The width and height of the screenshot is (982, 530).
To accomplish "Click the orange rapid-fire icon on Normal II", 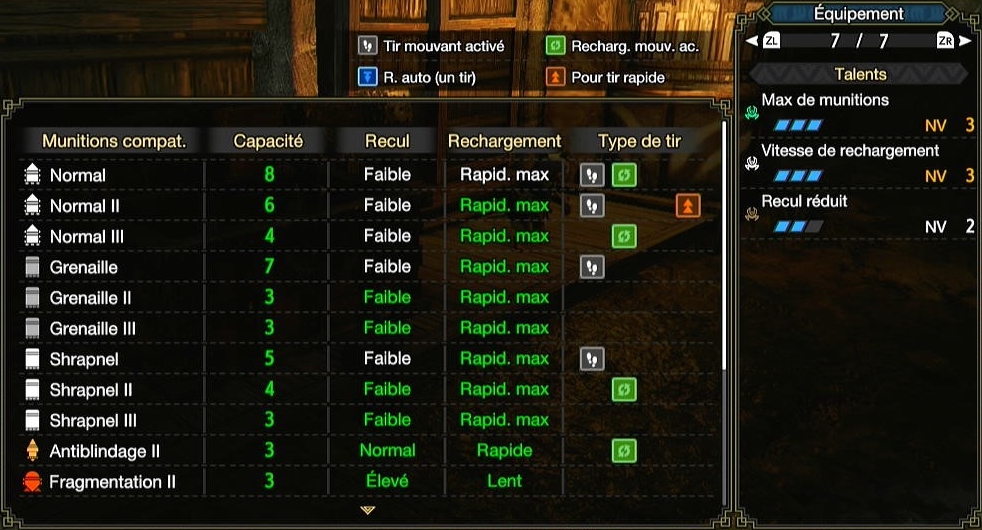I will click(x=688, y=206).
